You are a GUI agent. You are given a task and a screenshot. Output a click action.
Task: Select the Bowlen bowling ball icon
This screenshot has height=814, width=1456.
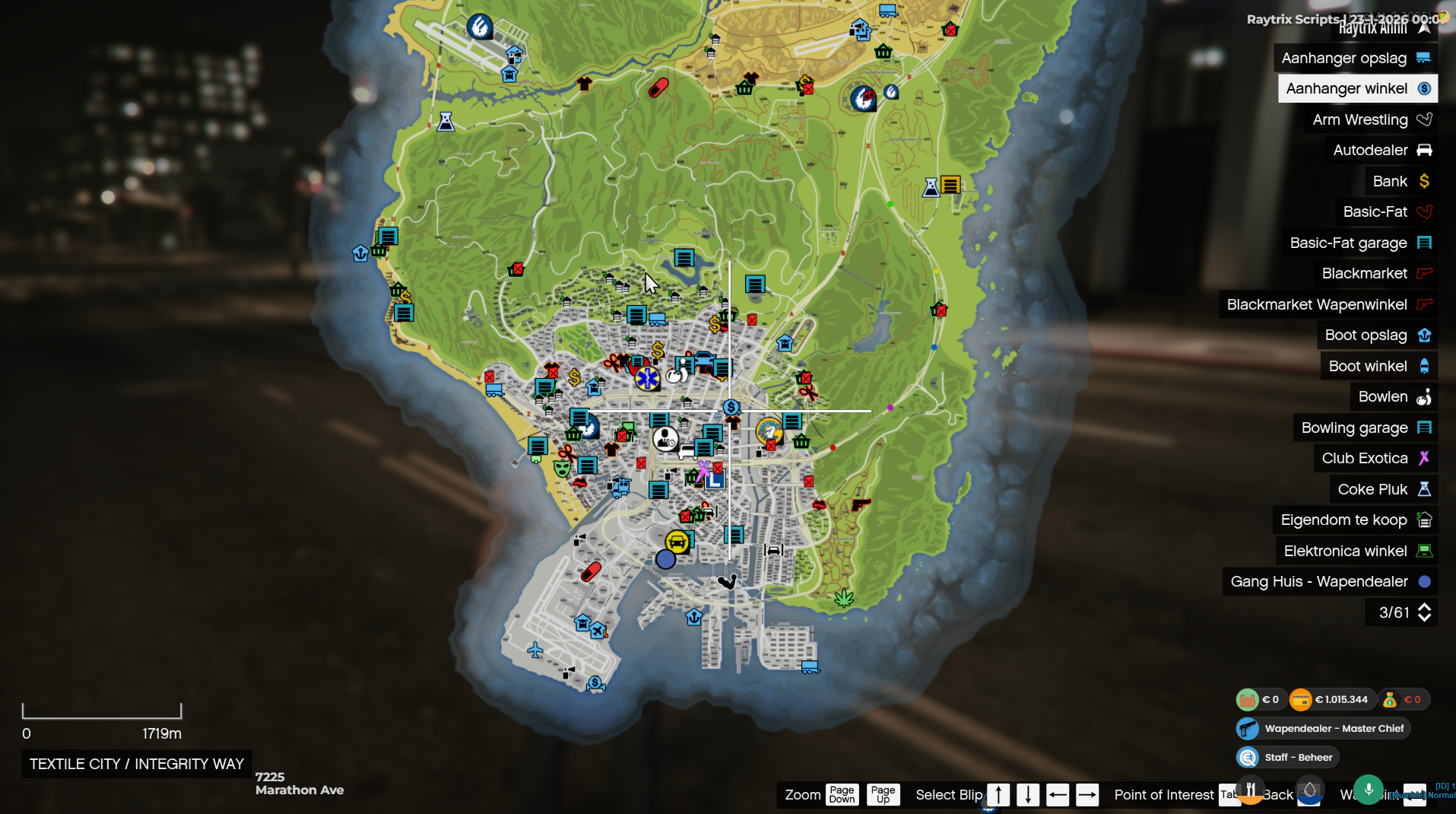pos(1426,396)
